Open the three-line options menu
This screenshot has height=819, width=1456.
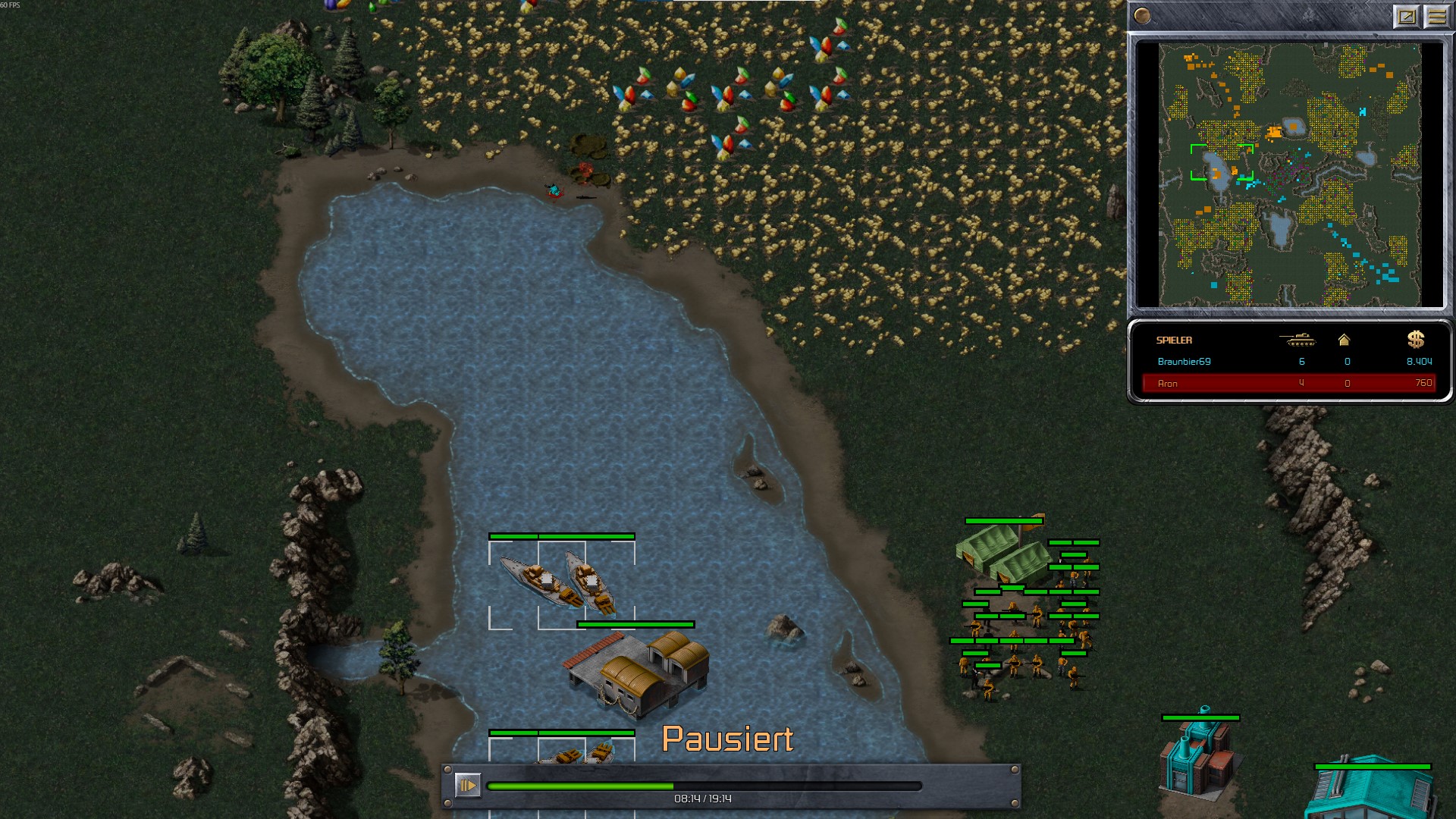click(1436, 16)
